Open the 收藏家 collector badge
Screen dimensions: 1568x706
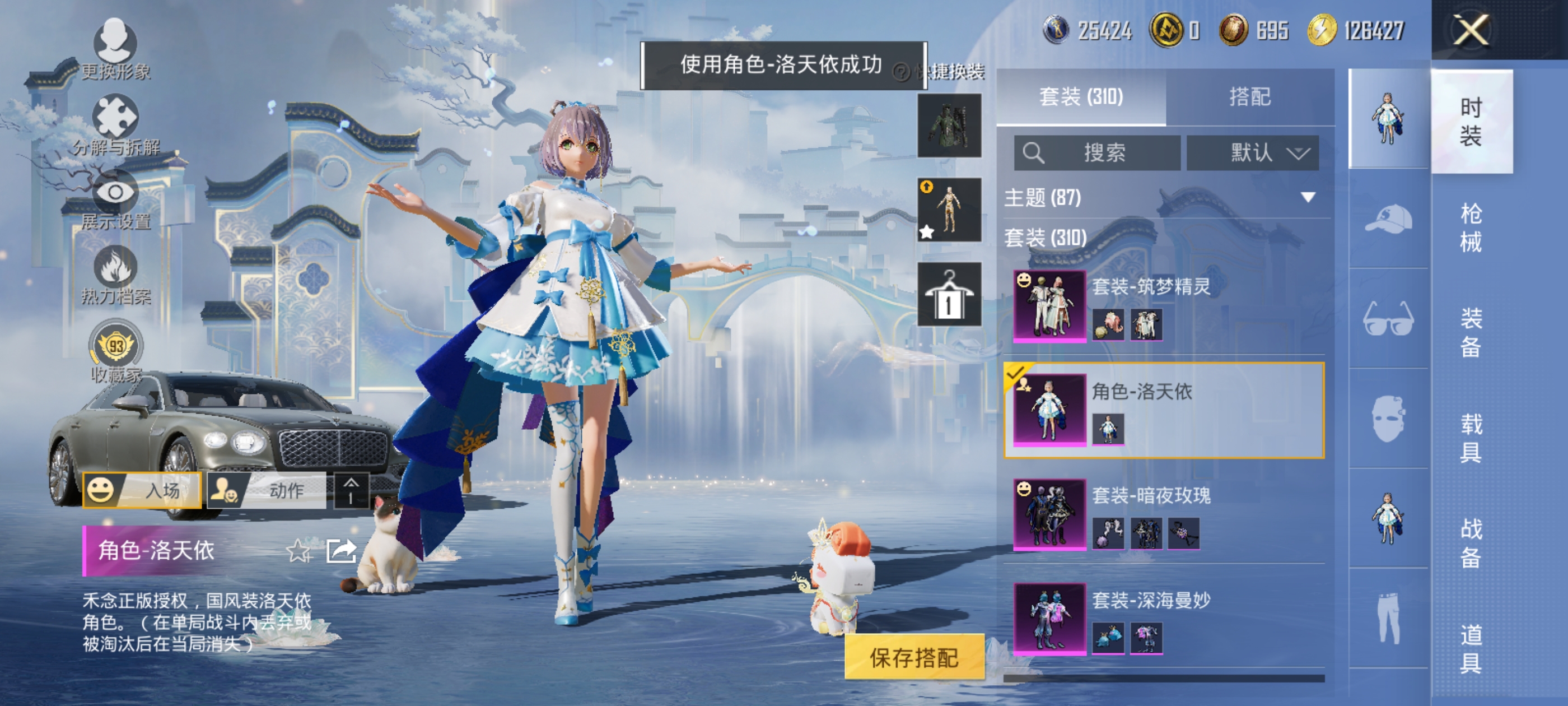116,351
